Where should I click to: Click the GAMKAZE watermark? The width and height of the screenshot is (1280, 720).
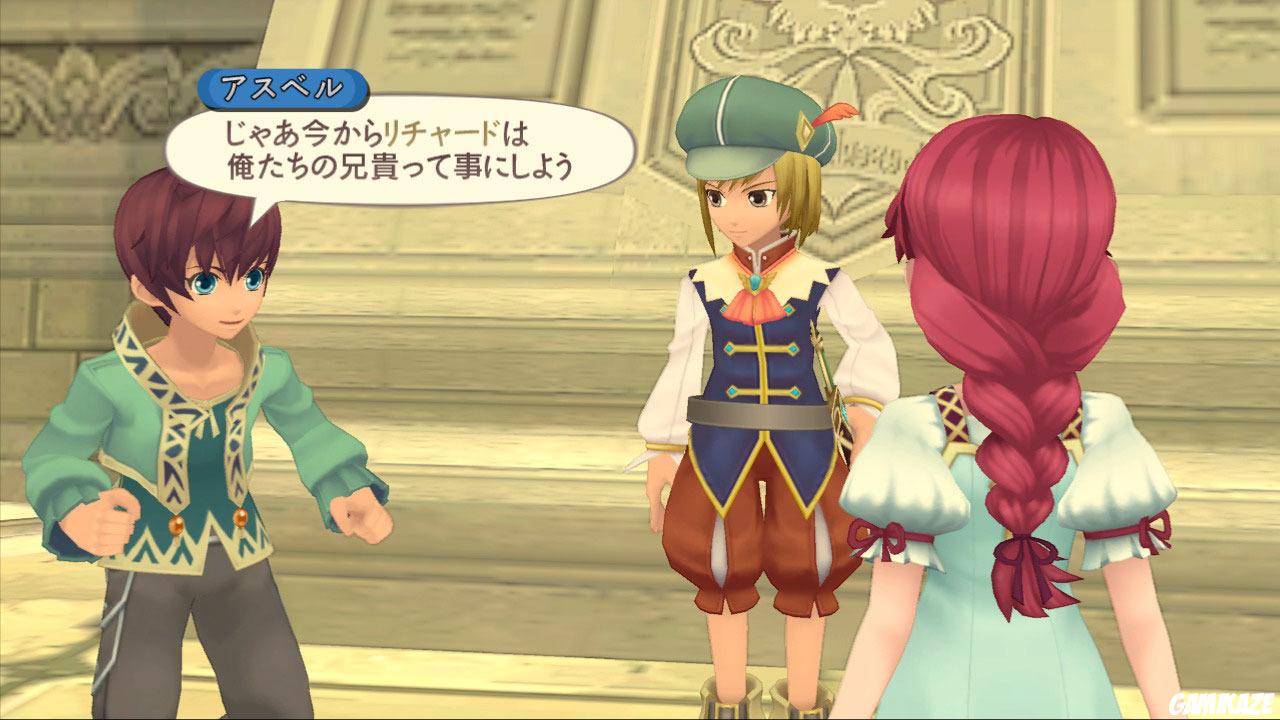(1225, 702)
